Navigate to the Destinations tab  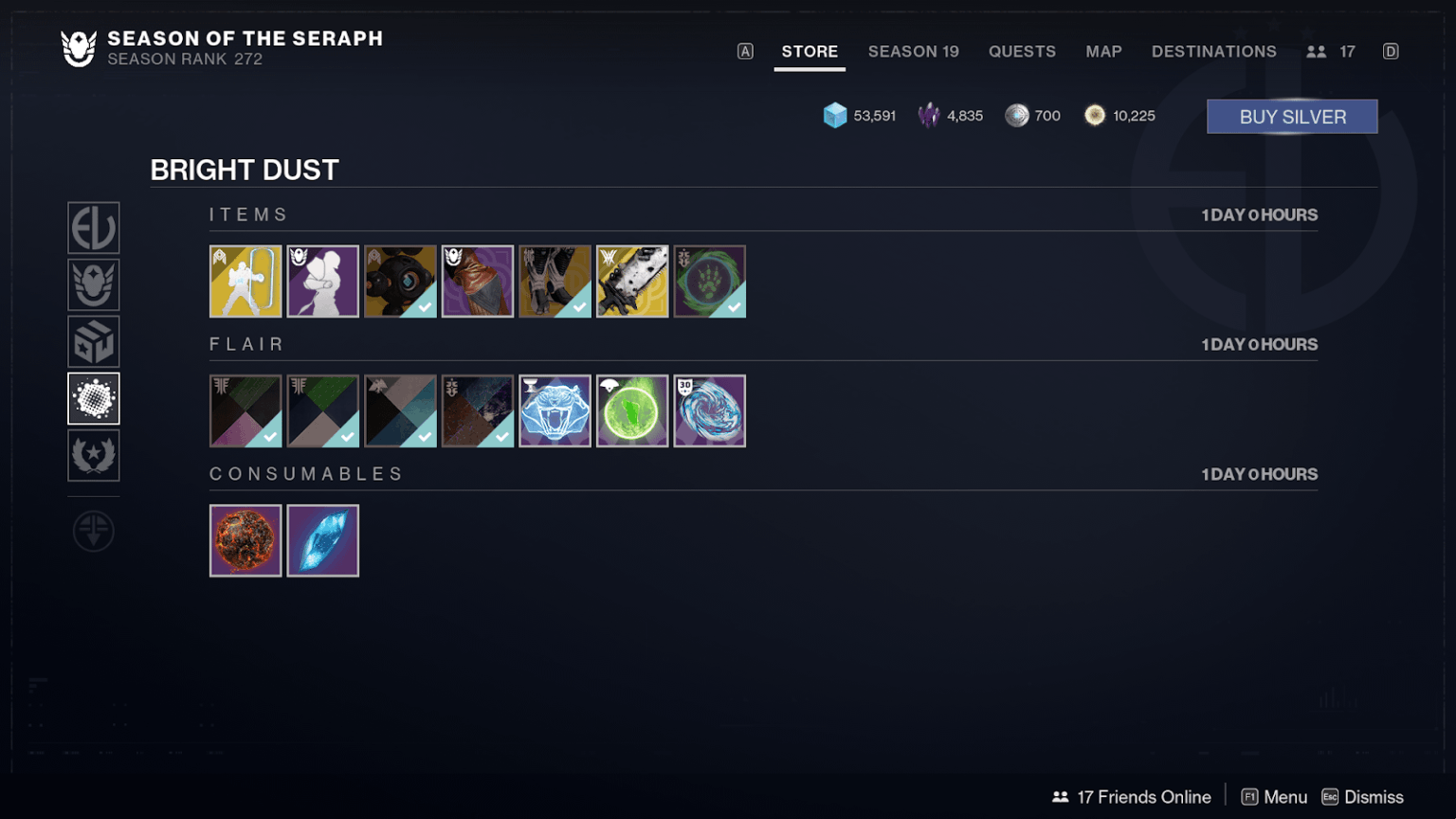click(x=1214, y=51)
